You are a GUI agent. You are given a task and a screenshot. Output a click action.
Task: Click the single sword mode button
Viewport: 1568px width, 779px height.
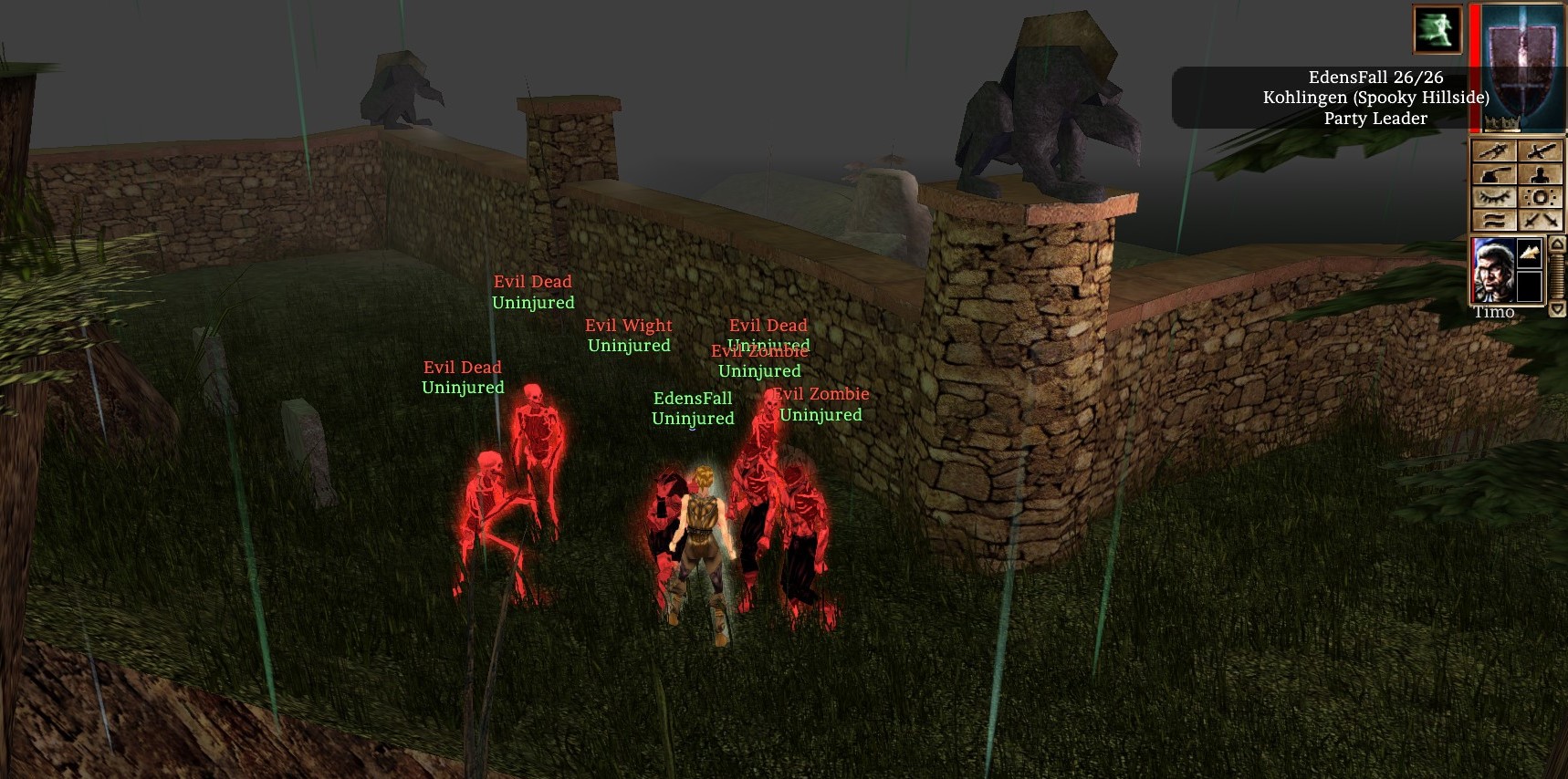[1541, 151]
